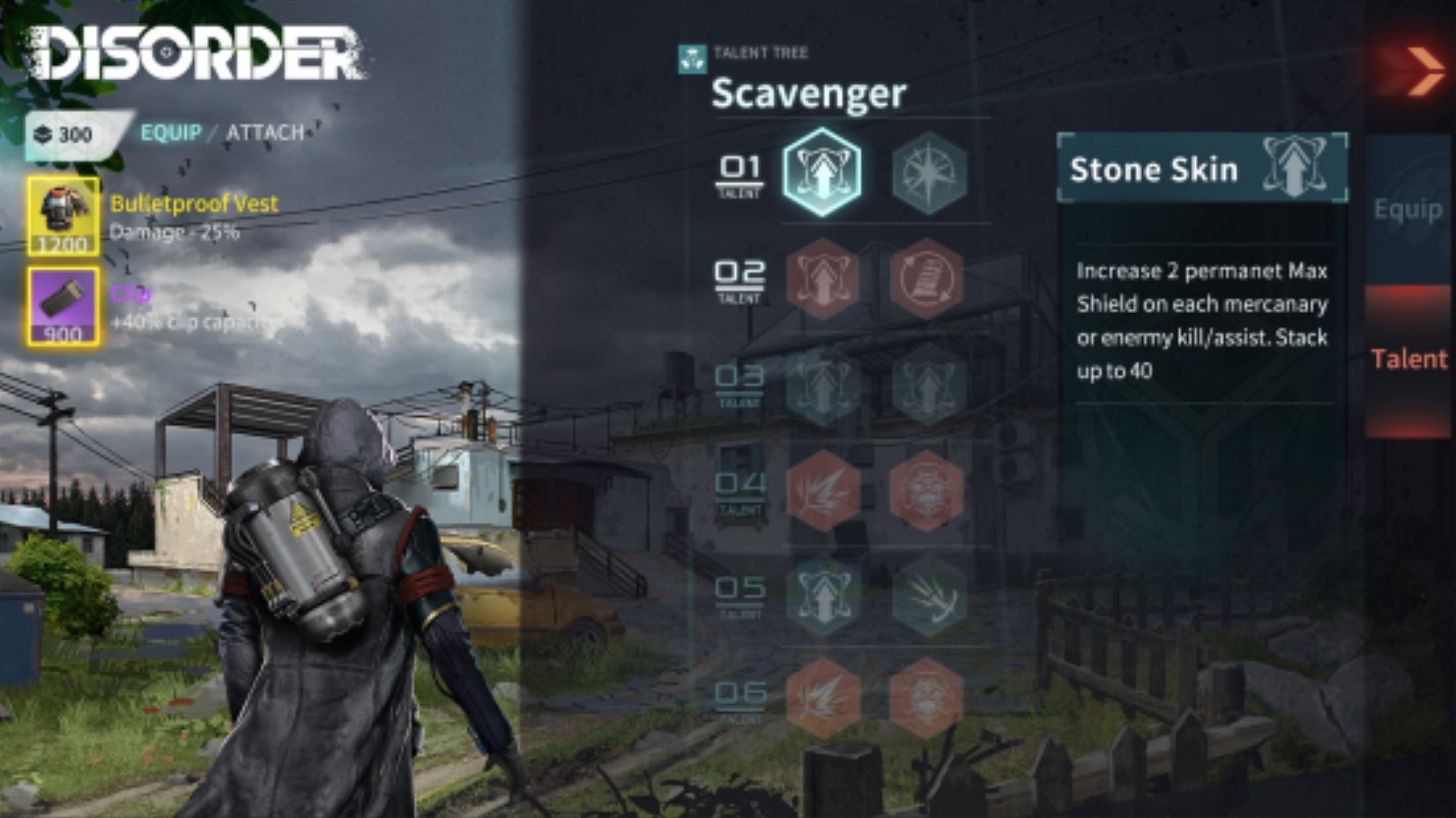Pick the orange slash talent in row 06

pyautogui.click(x=821, y=697)
